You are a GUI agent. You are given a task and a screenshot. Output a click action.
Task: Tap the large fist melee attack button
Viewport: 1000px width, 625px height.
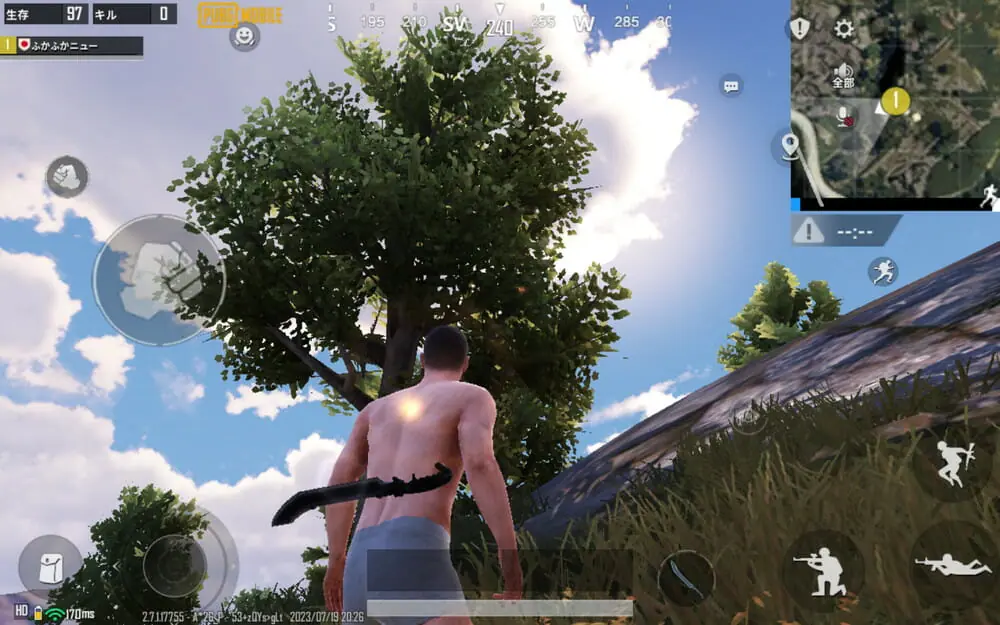159,279
